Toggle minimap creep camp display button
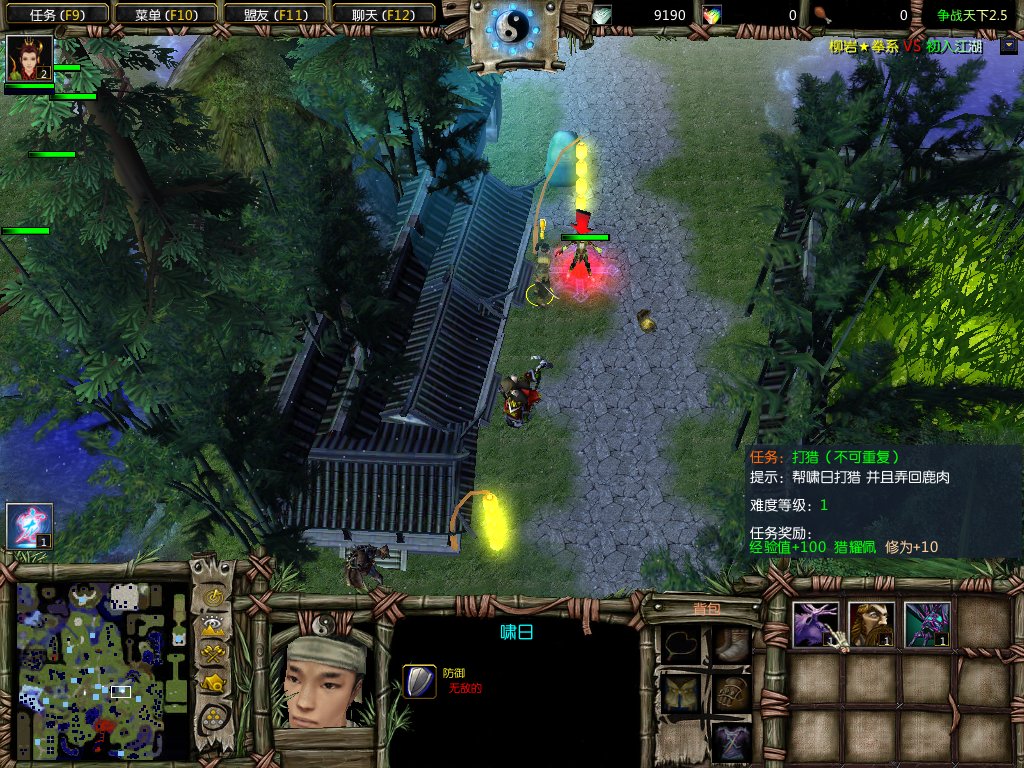 213,684
